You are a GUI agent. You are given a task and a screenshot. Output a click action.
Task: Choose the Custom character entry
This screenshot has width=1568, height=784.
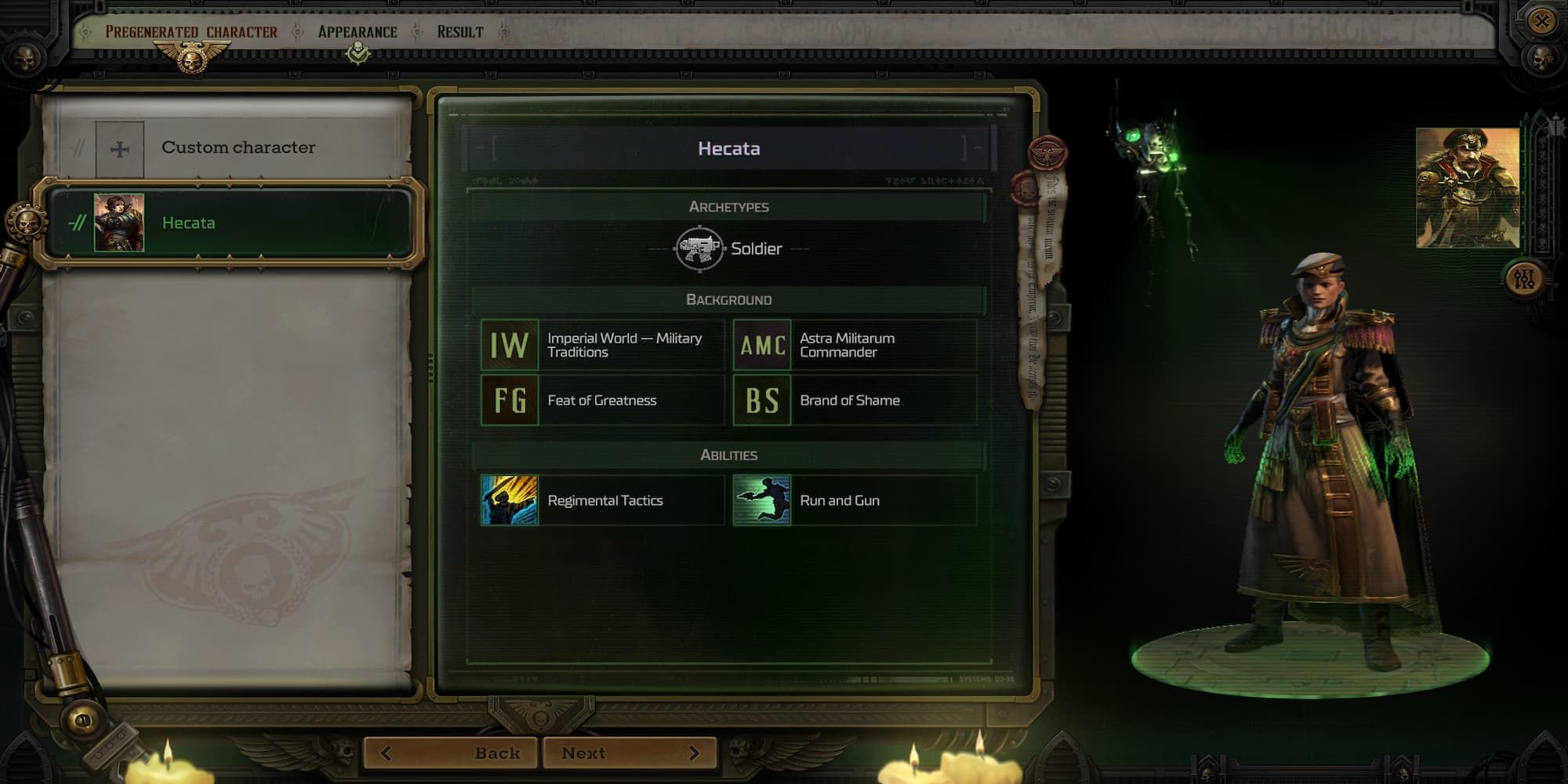tap(238, 147)
